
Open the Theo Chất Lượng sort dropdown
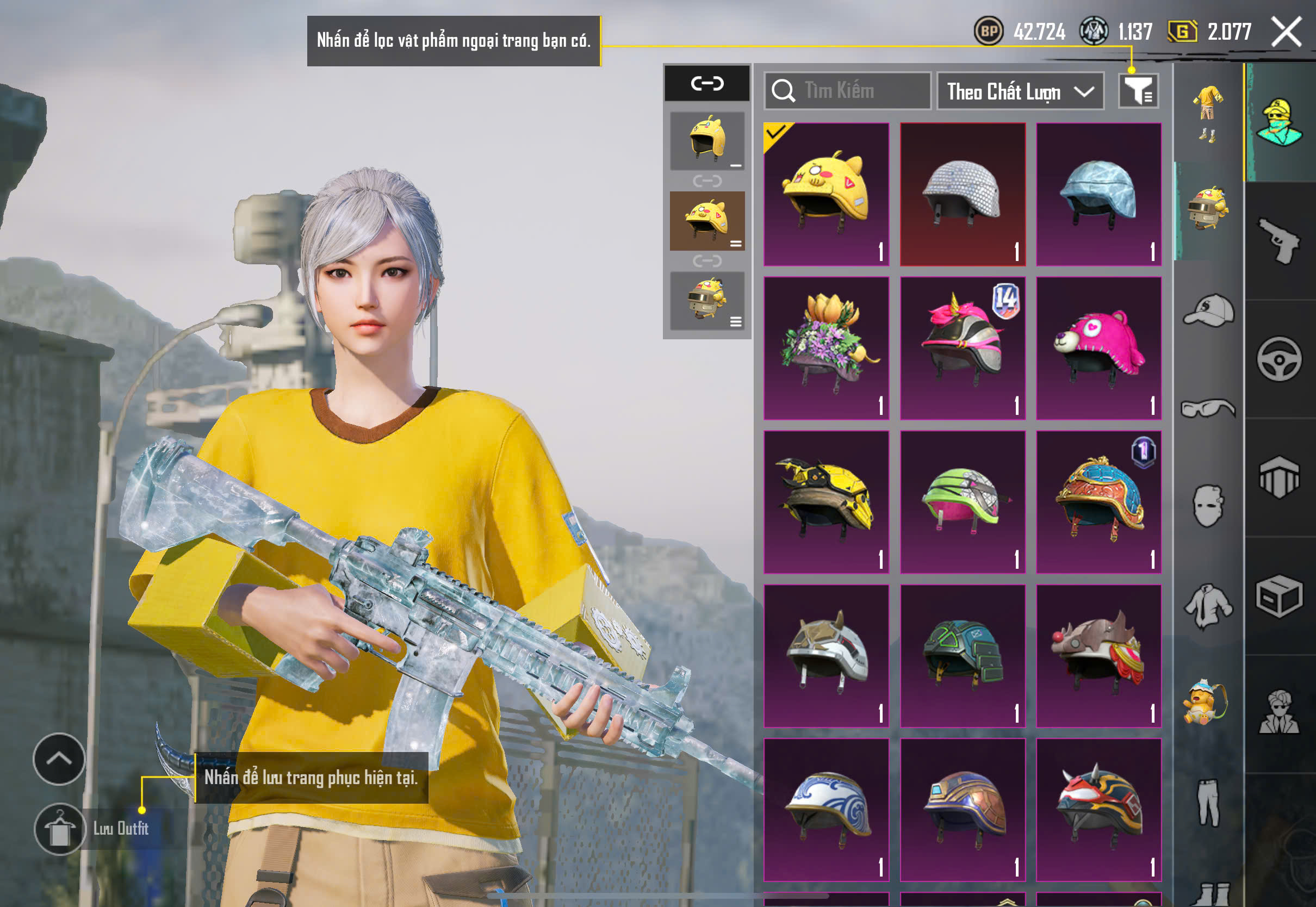click(x=1020, y=91)
